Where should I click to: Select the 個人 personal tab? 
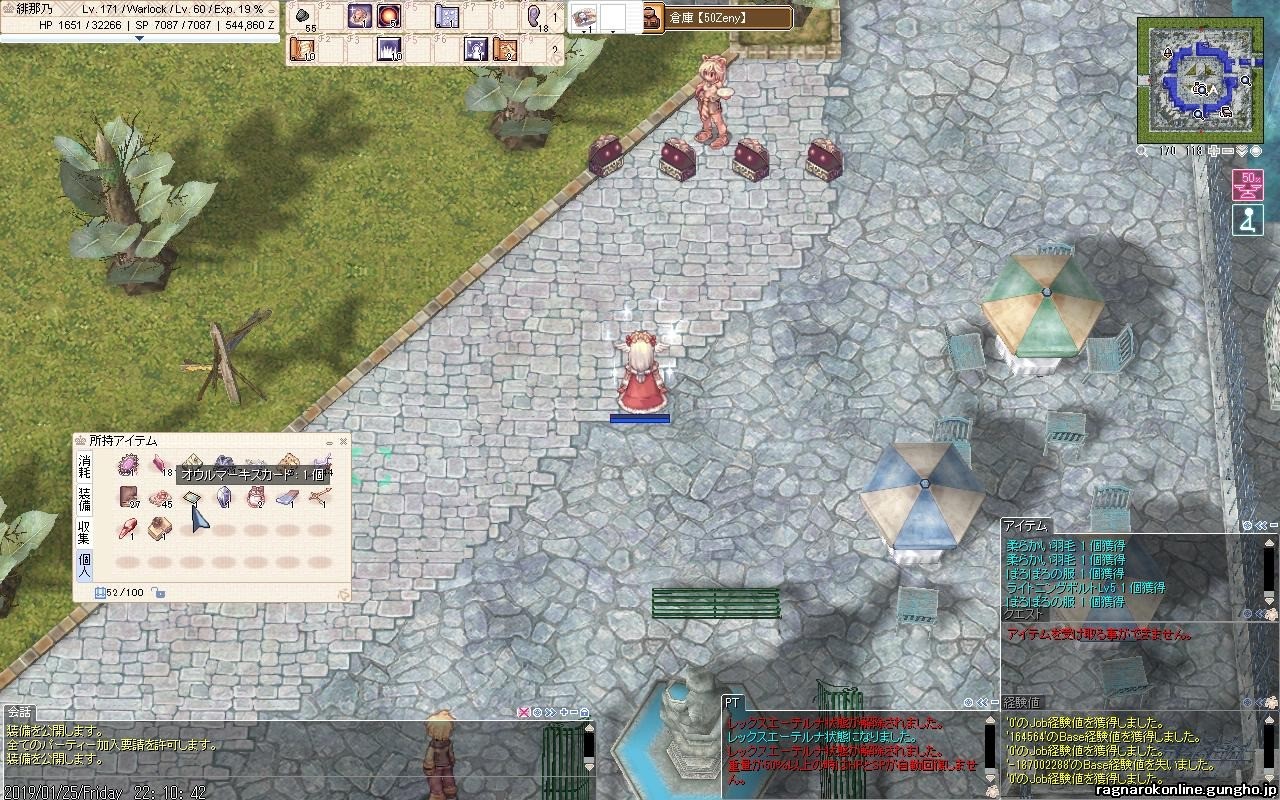tap(85, 566)
